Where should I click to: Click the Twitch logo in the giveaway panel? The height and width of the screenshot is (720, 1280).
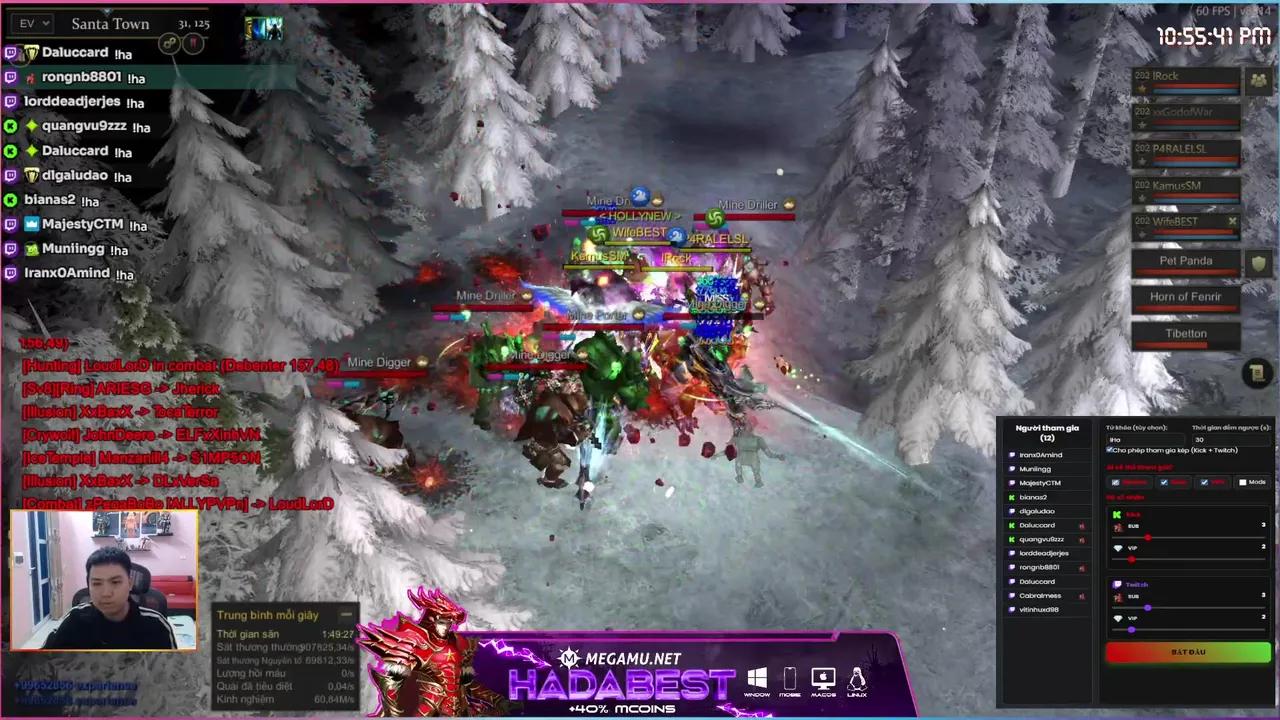(x=1117, y=585)
